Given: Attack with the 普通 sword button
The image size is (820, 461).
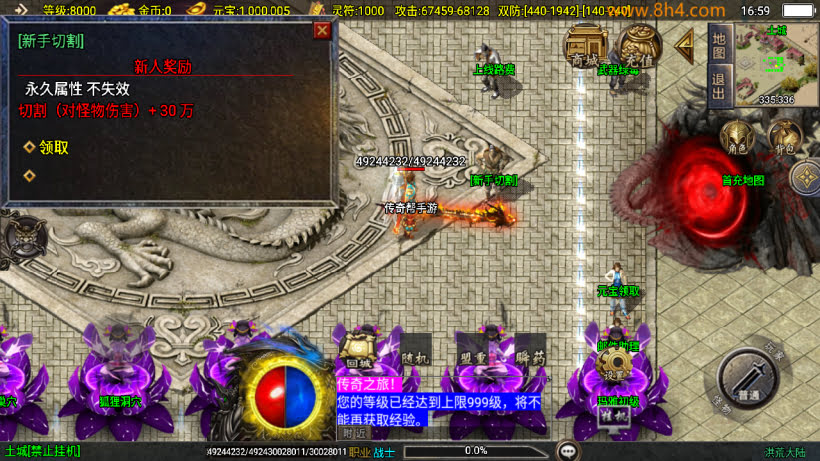Looking at the screenshot, I should point(747,380).
